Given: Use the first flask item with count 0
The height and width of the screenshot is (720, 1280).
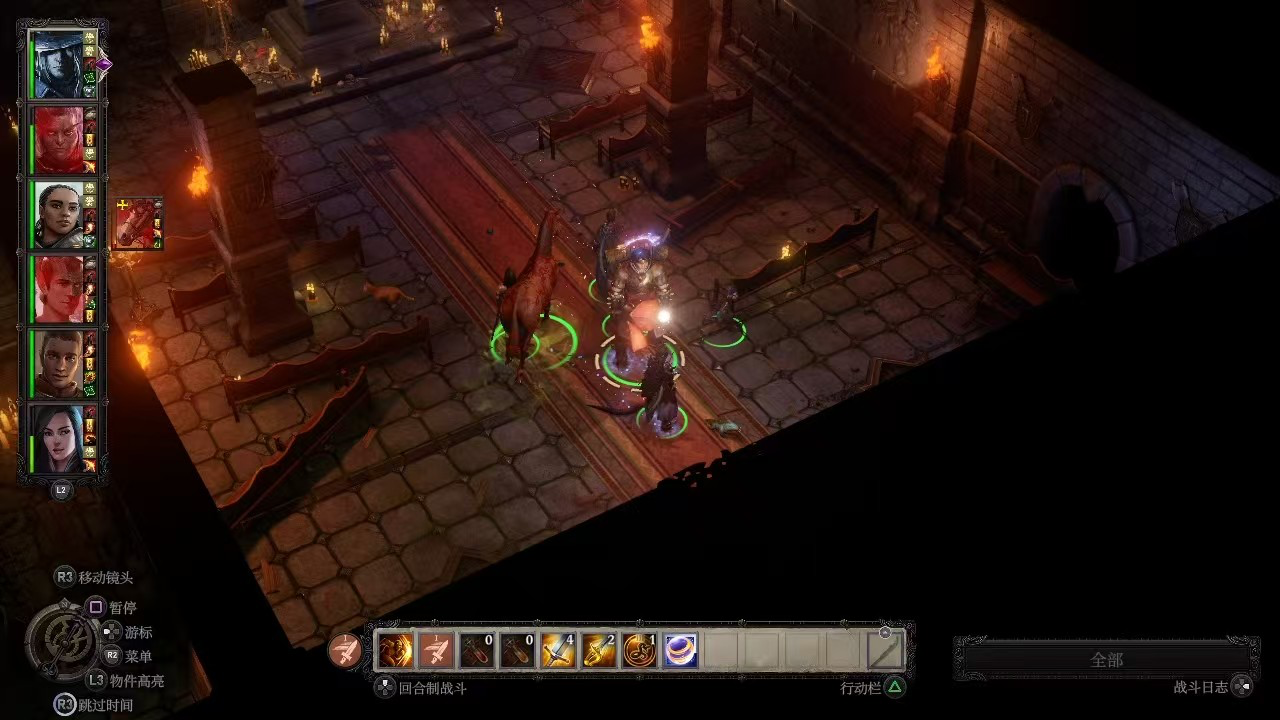Looking at the screenshot, I should point(477,651).
